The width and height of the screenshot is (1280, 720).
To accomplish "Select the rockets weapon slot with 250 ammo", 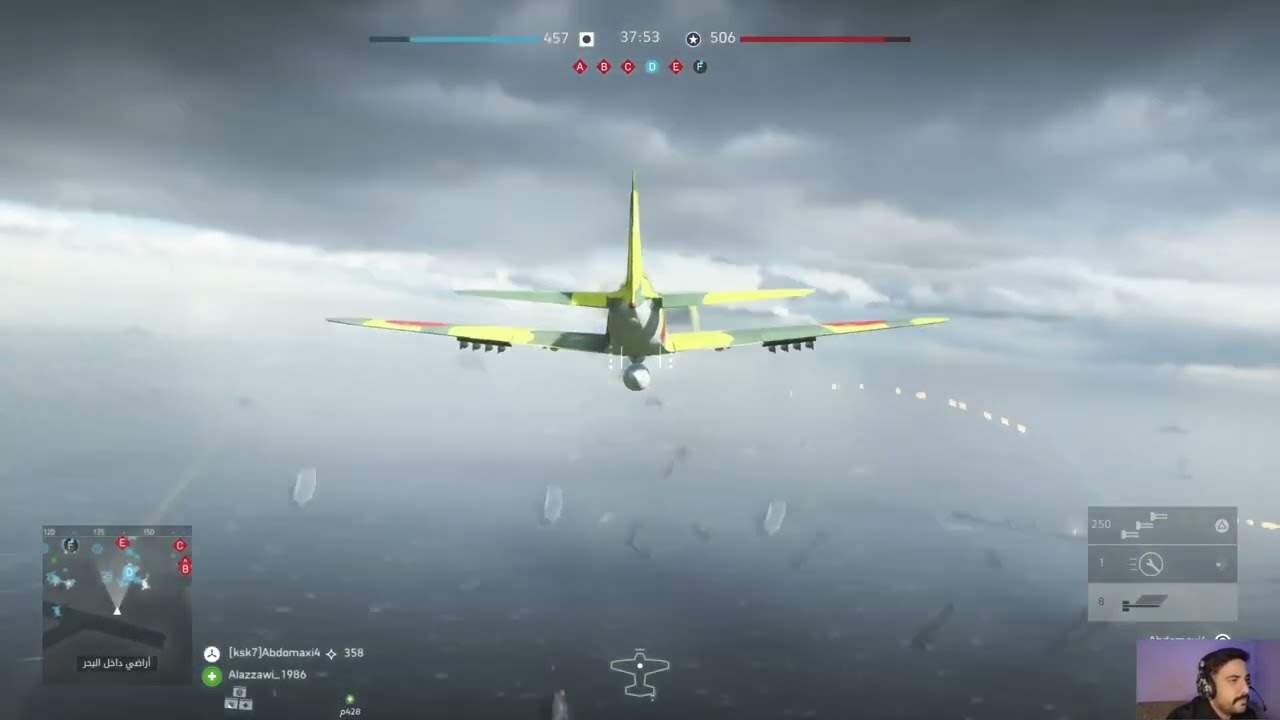I will (1162, 525).
